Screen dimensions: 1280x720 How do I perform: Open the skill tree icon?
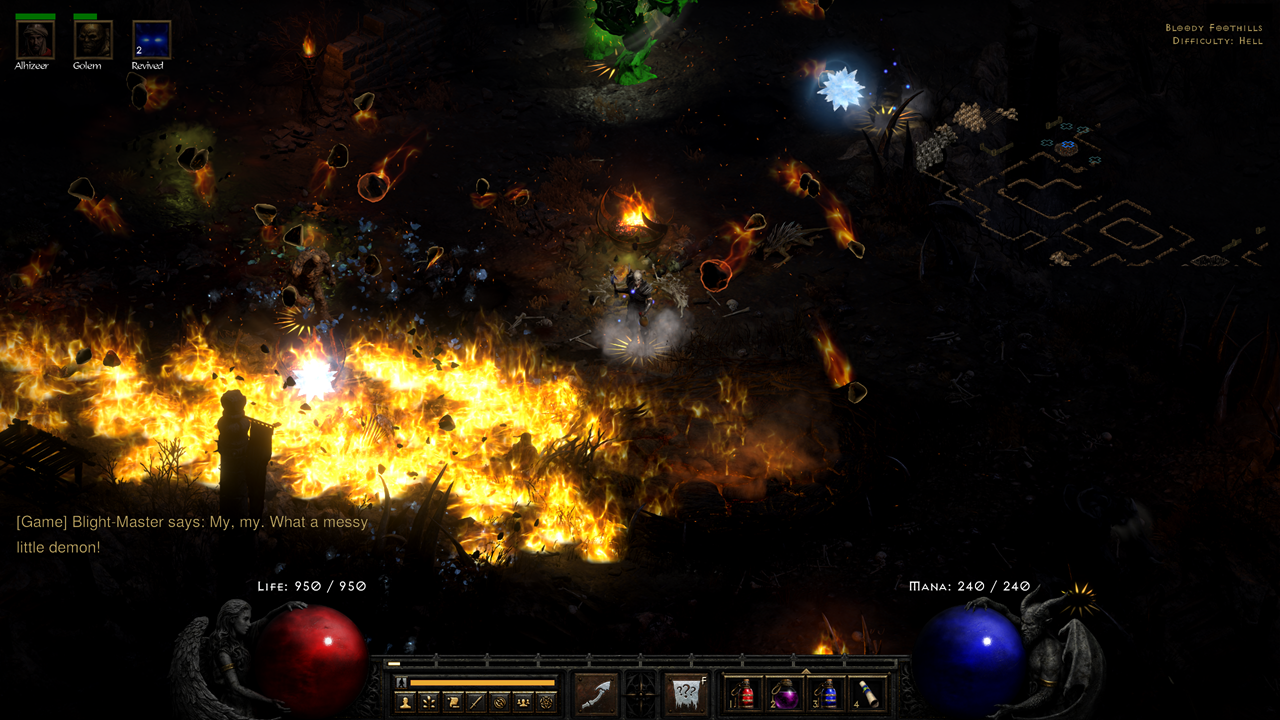point(429,702)
